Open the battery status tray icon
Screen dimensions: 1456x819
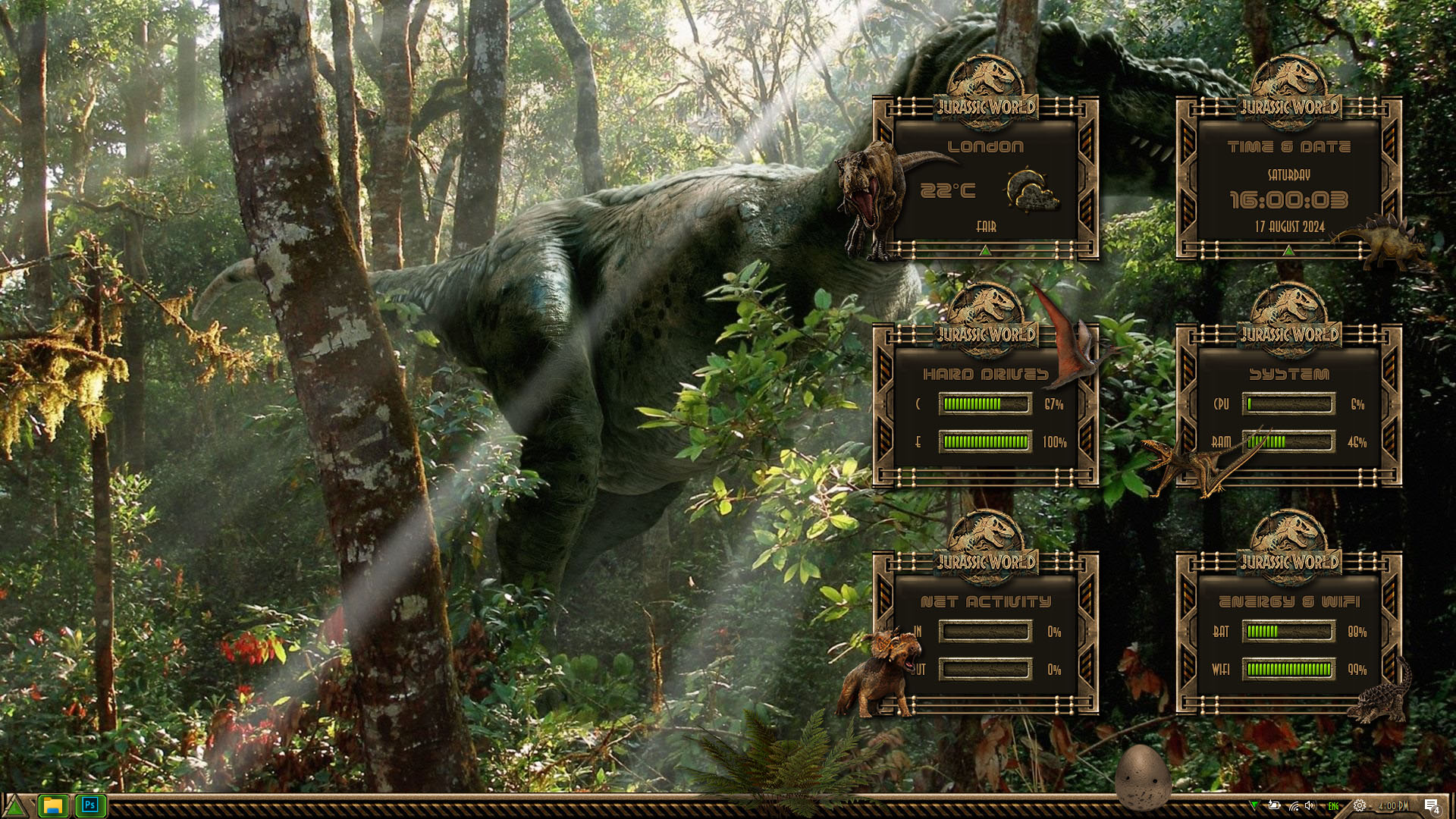(1274, 805)
